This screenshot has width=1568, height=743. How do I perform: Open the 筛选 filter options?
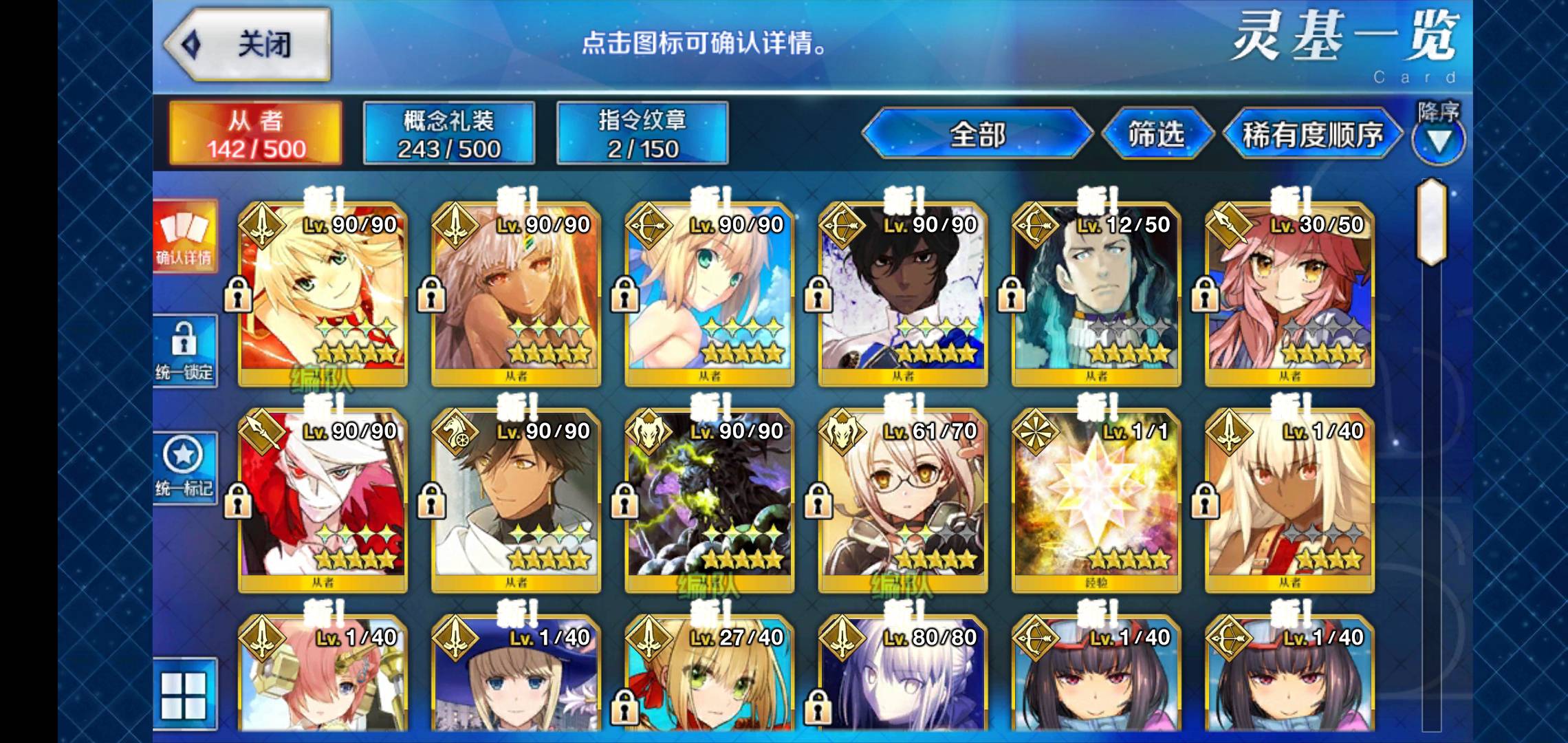point(1156,133)
